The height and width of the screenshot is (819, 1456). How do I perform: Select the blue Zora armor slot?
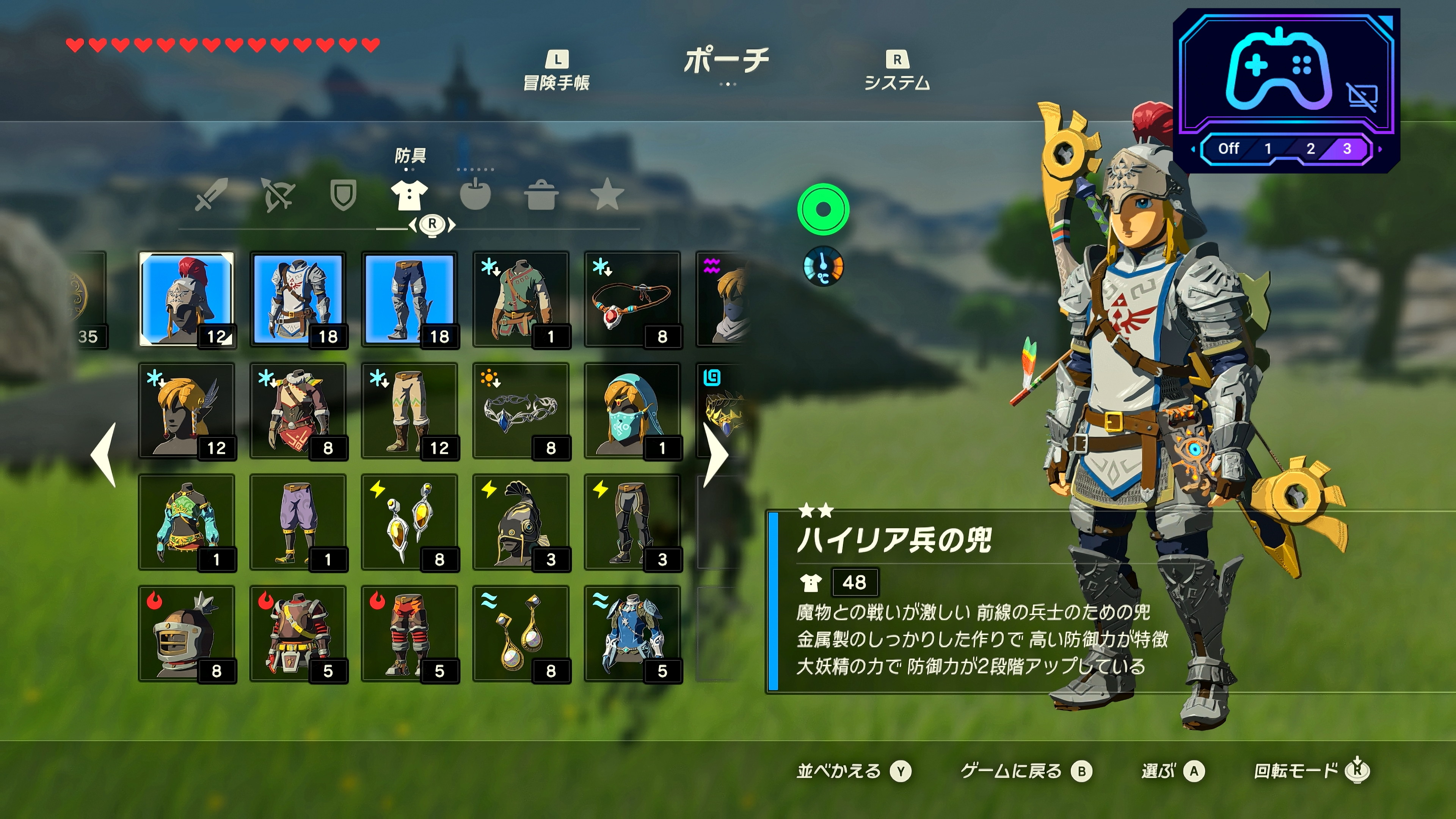(x=632, y=632)
